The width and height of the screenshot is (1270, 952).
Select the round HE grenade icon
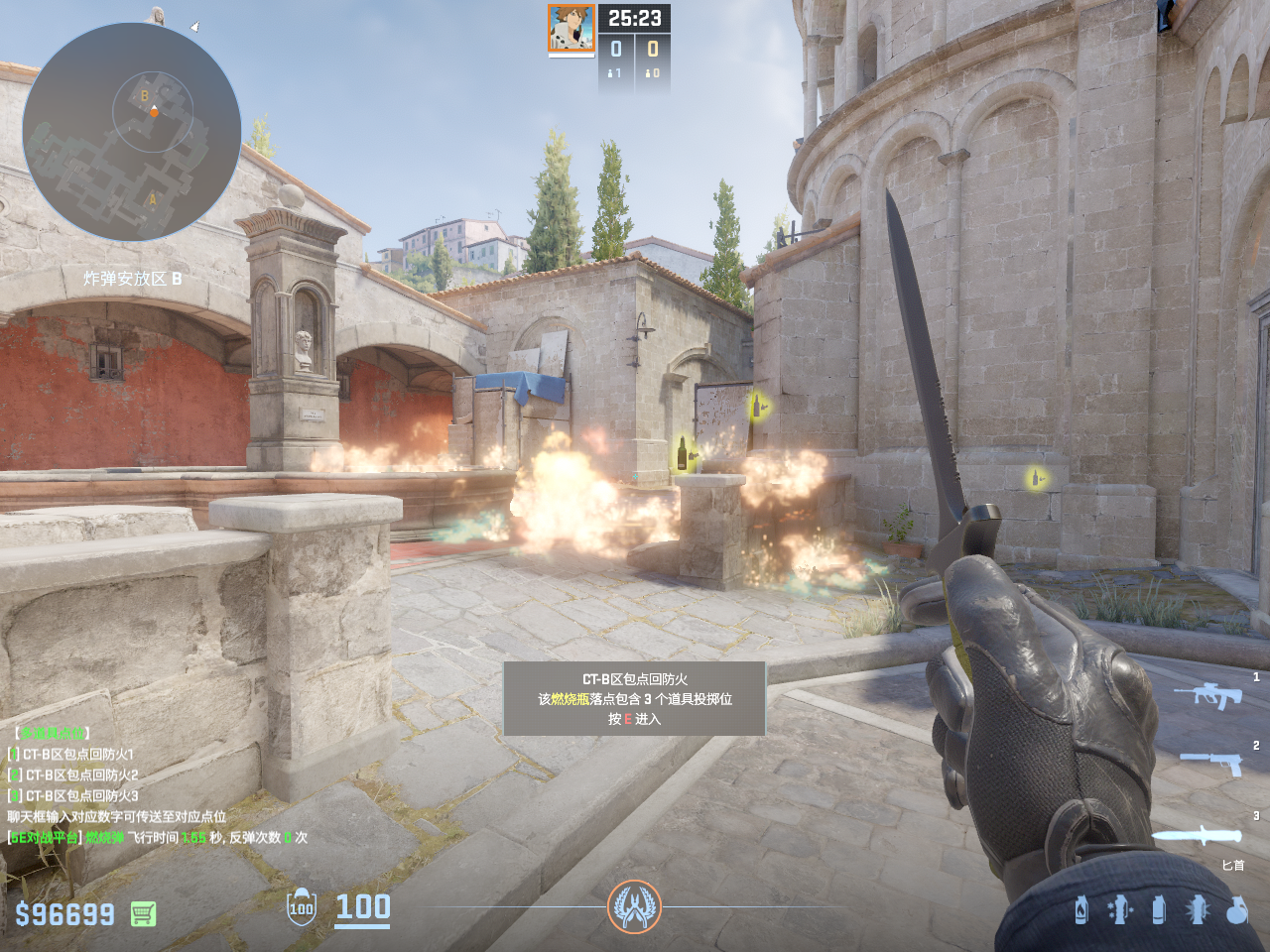coord(1236,909)
